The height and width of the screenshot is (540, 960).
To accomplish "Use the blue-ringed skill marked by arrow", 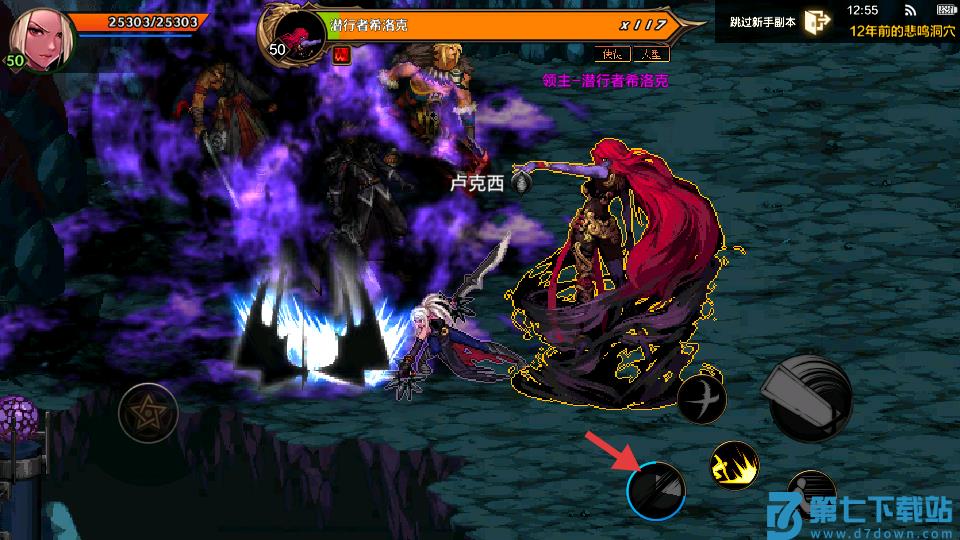I will 656,490.
